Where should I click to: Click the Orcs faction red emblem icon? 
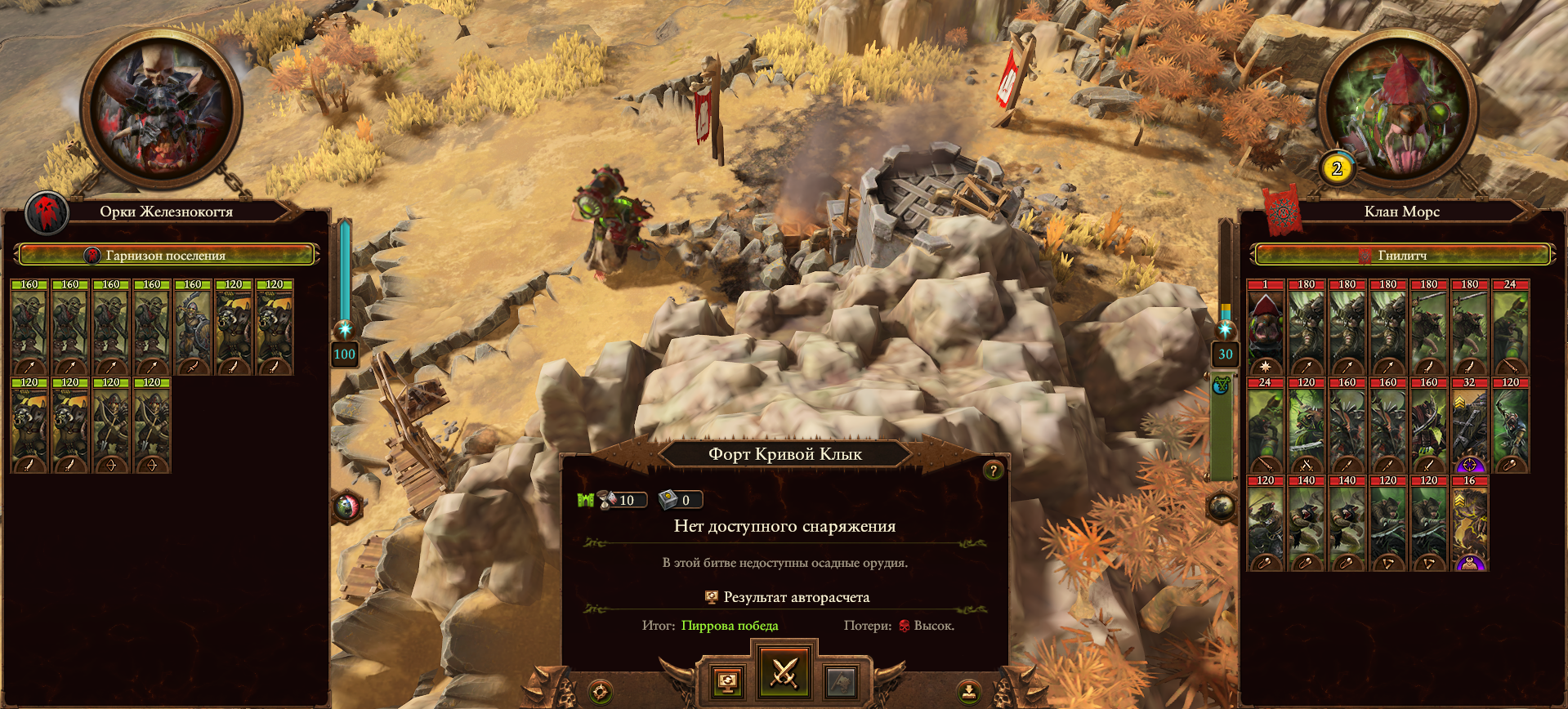pos(47,212)
